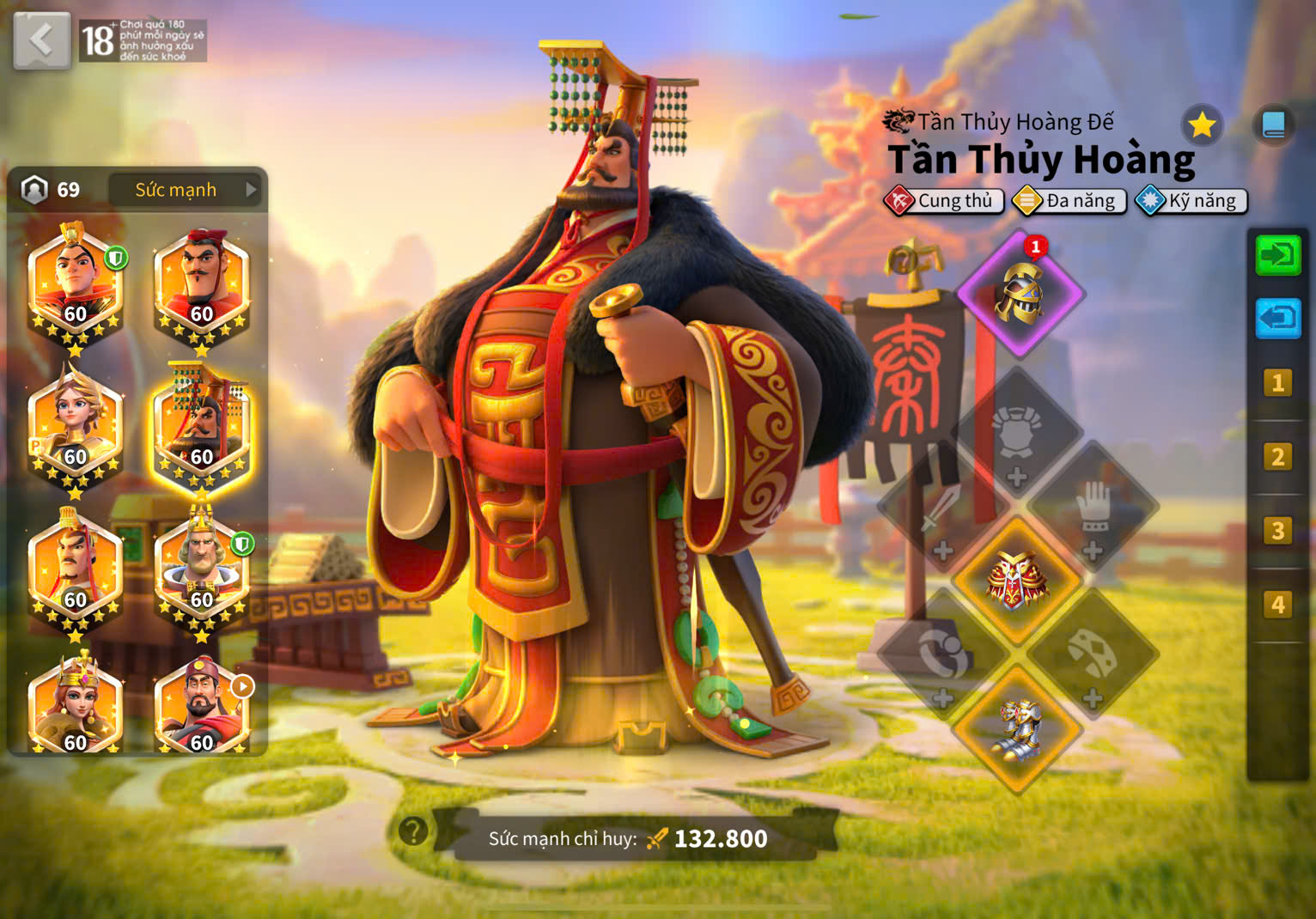
Task: Click the Kỹ năng skill tag
Action: 1191,201
